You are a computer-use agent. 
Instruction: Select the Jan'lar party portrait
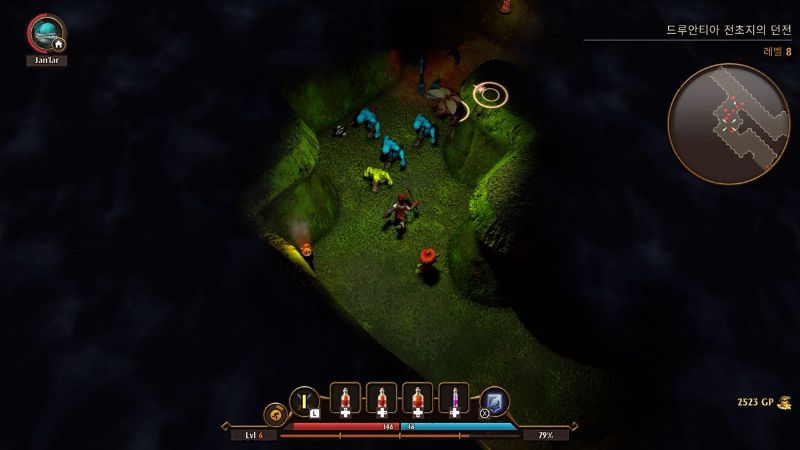[45, 32]
